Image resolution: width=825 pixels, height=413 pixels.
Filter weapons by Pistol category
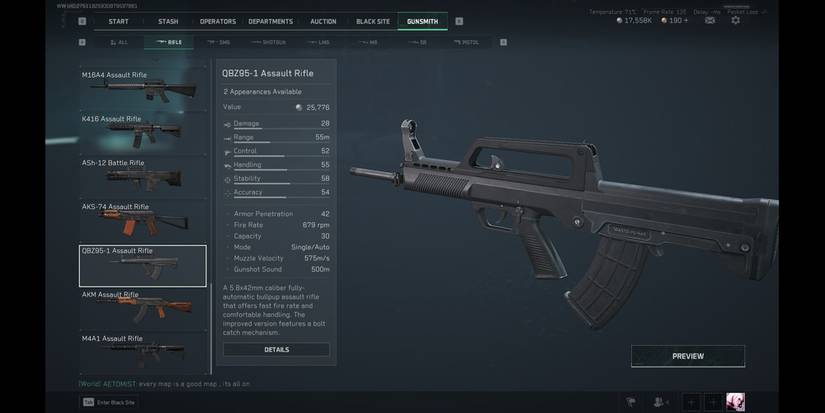coord(466,43)
